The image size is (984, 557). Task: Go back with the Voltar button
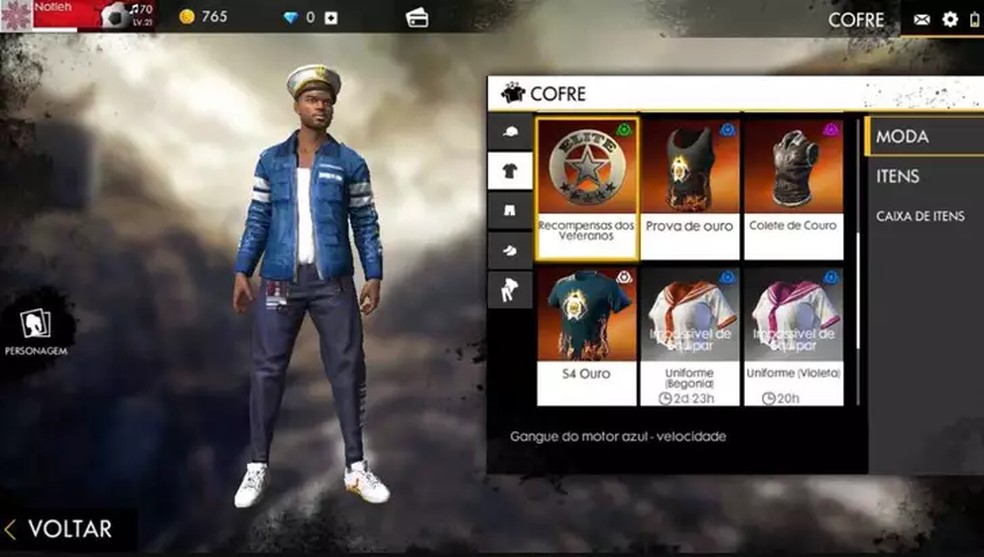click(x=60, y=529)
